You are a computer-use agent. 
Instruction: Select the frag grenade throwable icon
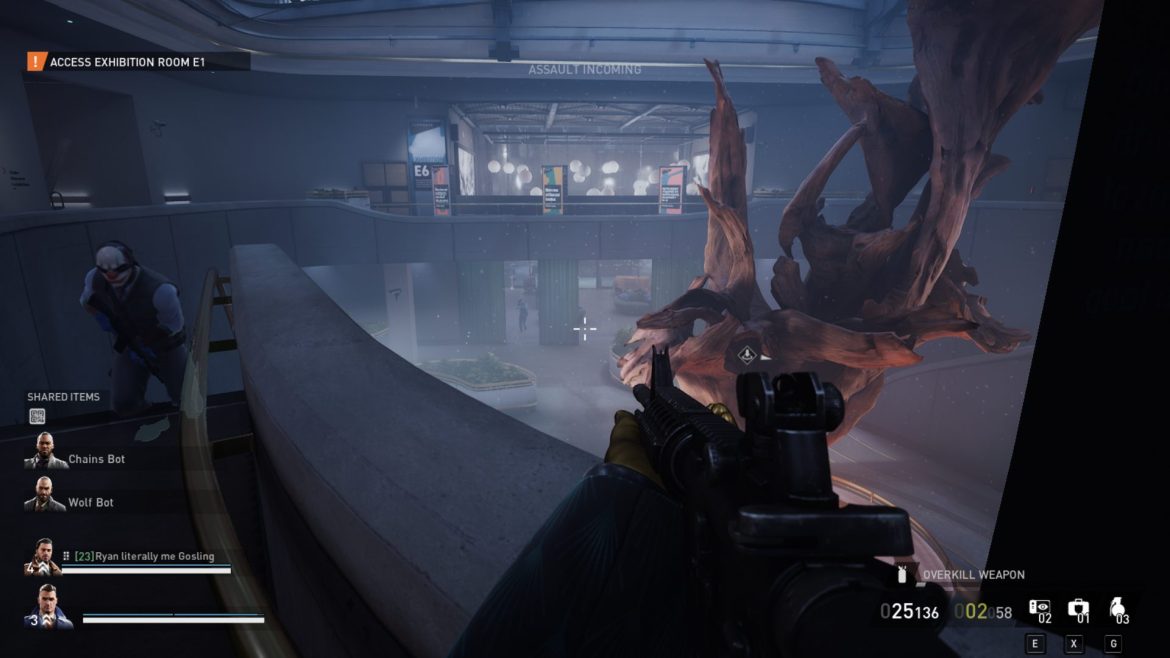pyautogui.click(x=1117, y=609)
